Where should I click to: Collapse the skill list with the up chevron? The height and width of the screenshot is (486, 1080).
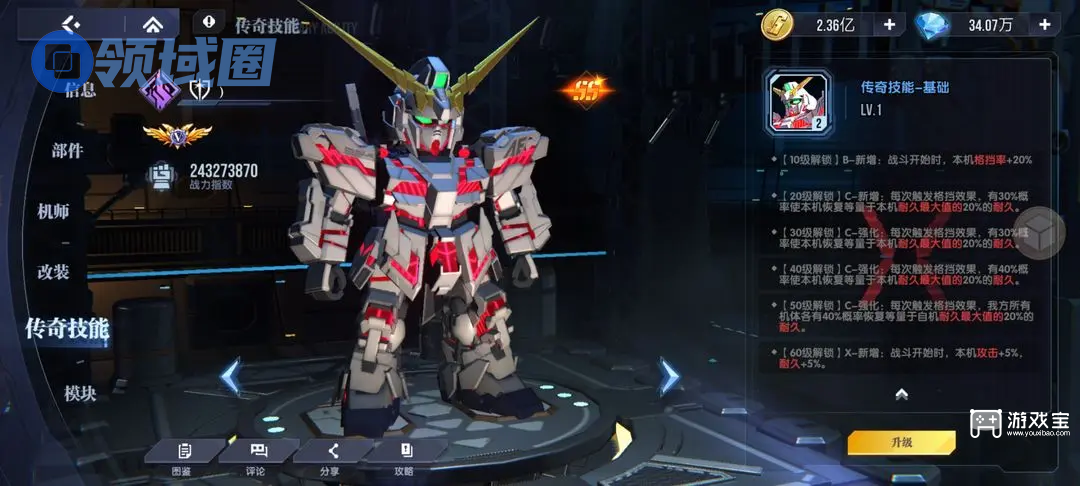click(x=900, y=393)
